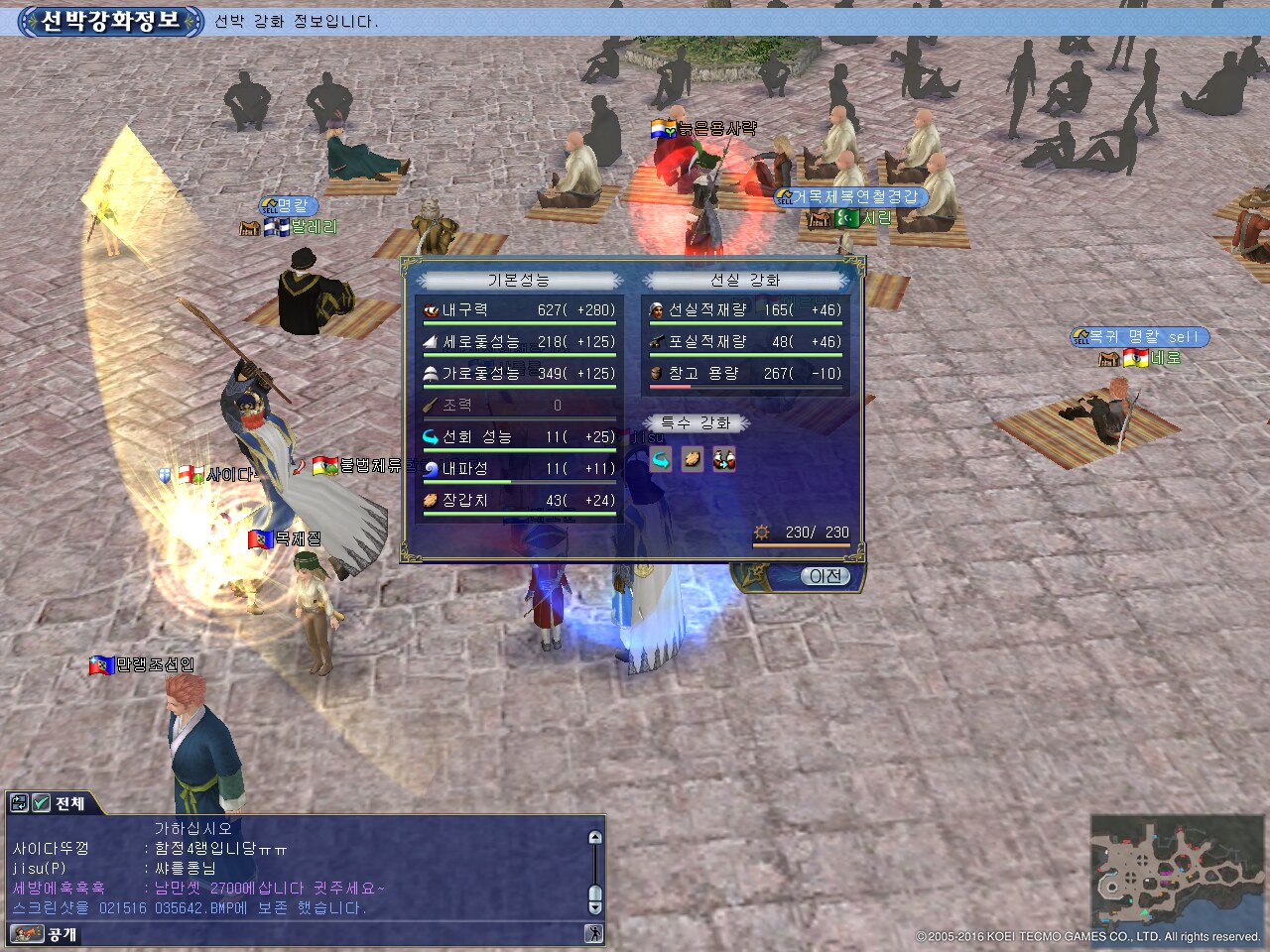Image resolution: width=1270 pixels, height=952 pixels.
Task: Click the chat window swap arrows icon
Action: (19, 803)
